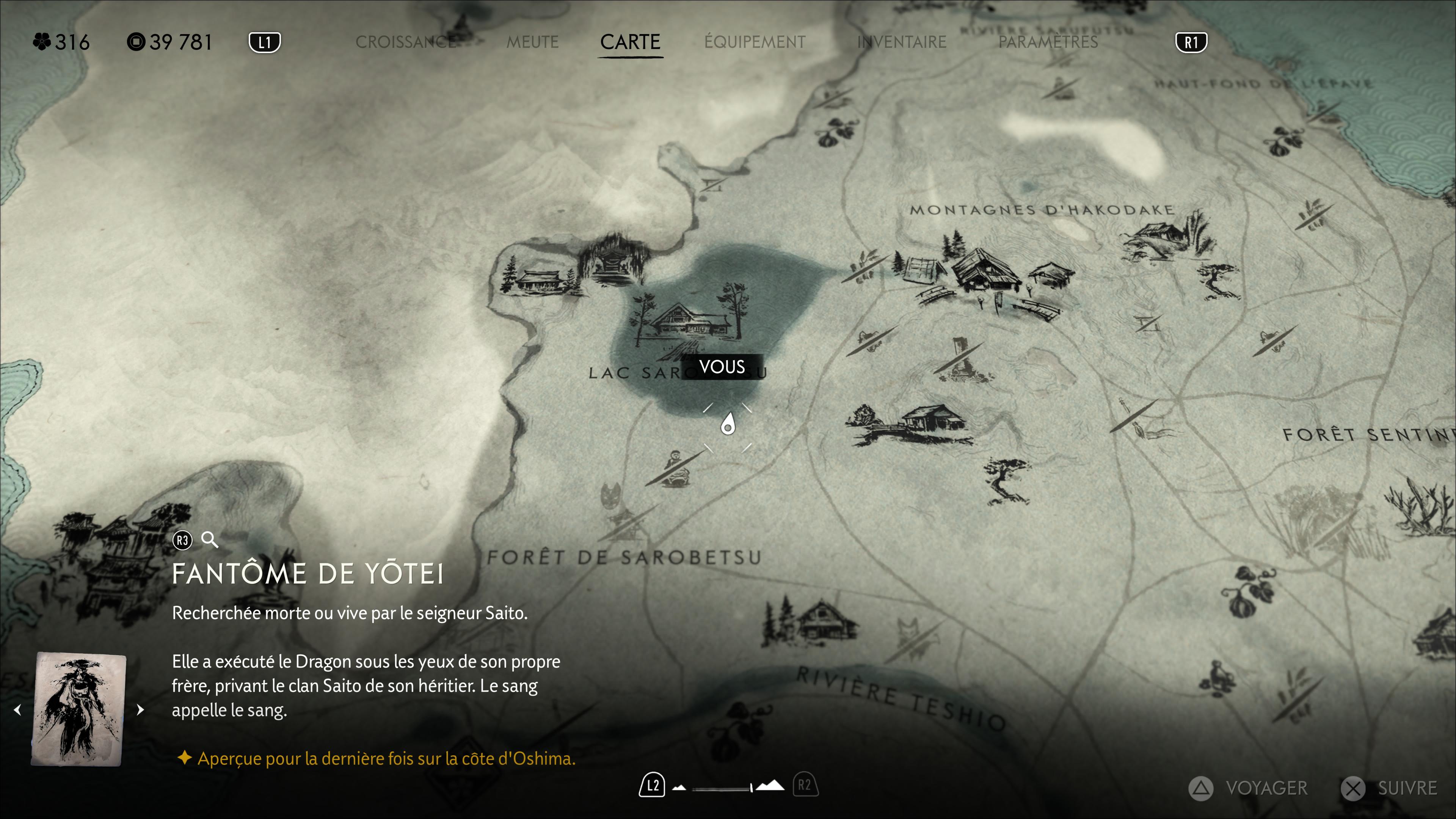Select the player location marker labeled Vous
Viewport: 1456px width, 819px height.
[728, 425]
